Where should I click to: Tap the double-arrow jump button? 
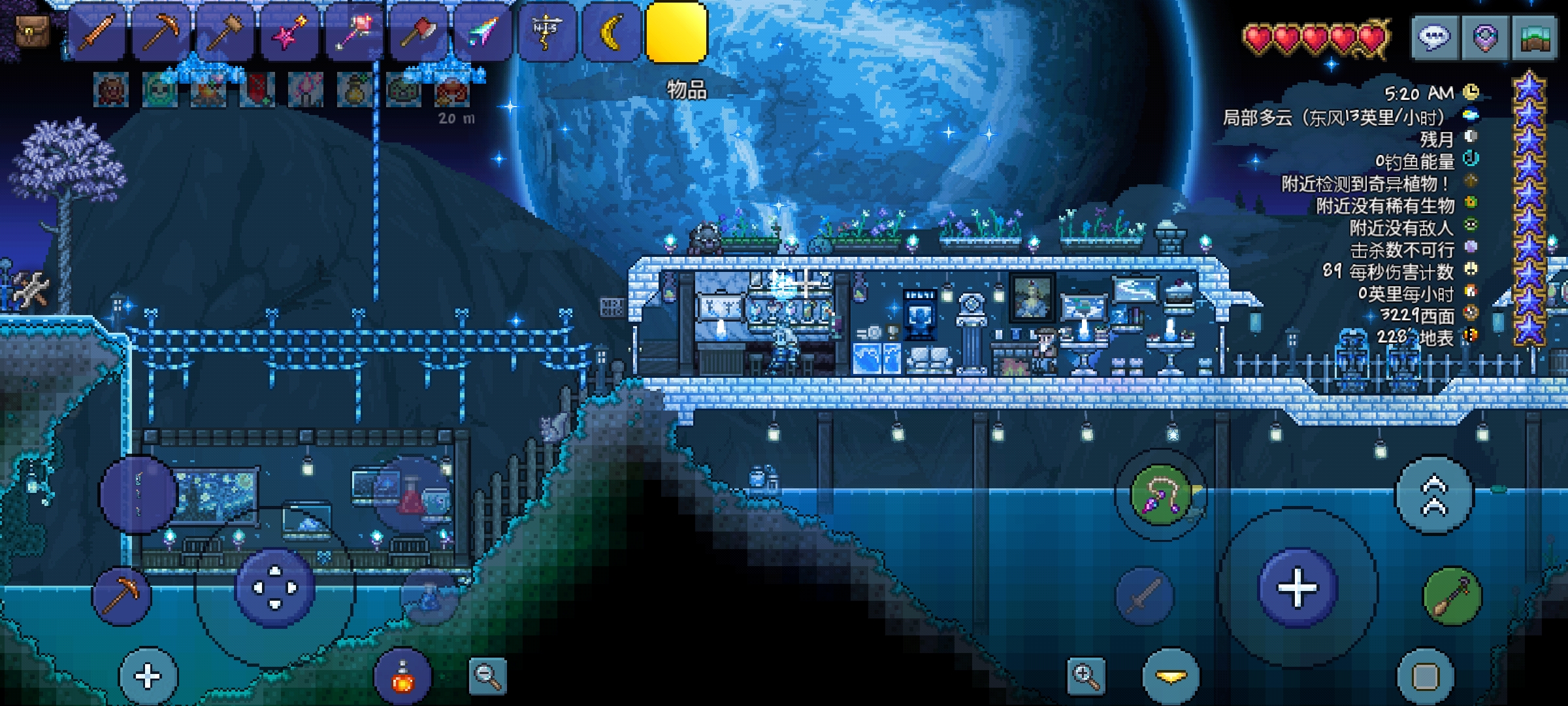[x=1435, y=496]
